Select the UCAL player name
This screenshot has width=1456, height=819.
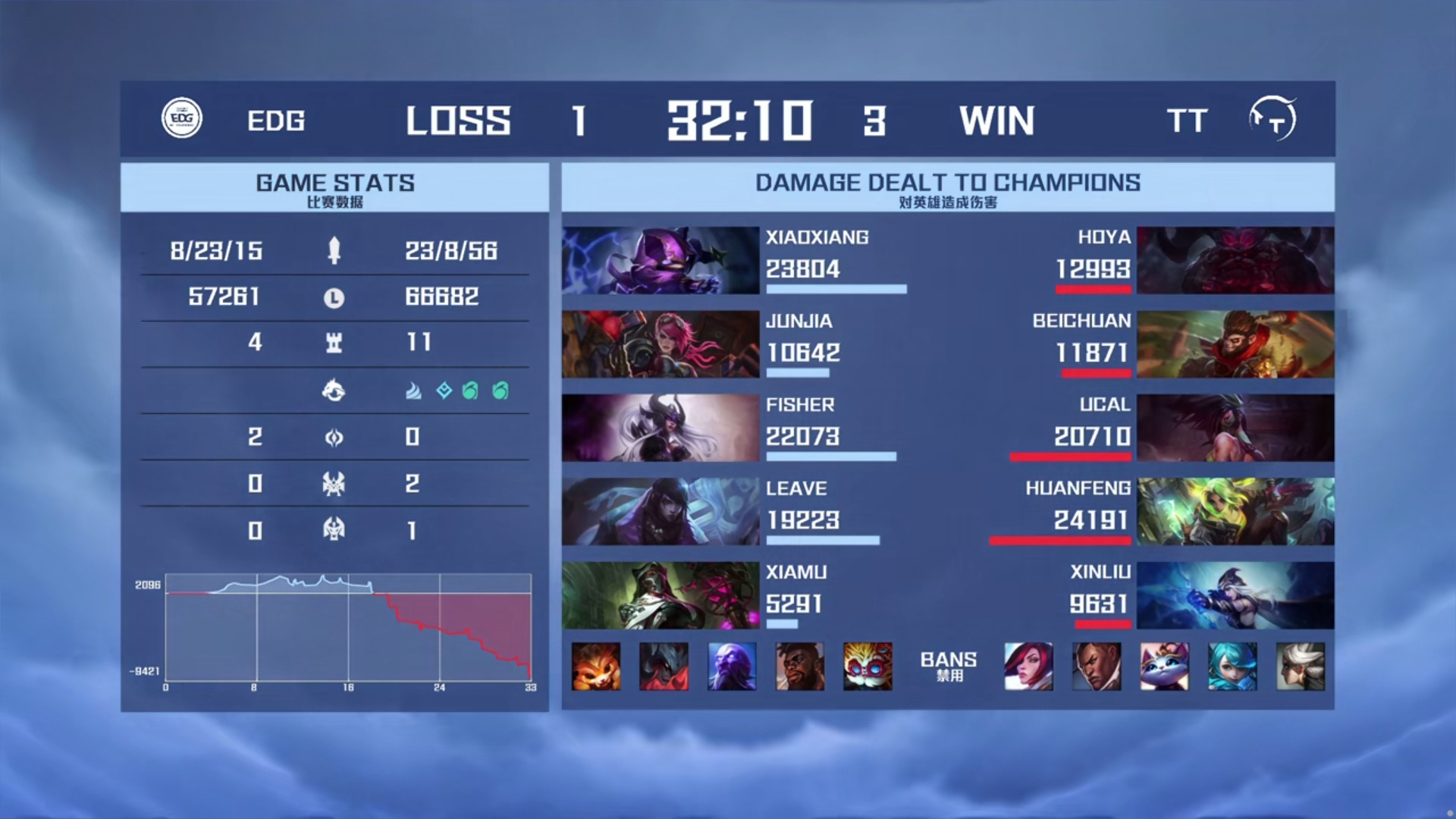pos(1104,404)
